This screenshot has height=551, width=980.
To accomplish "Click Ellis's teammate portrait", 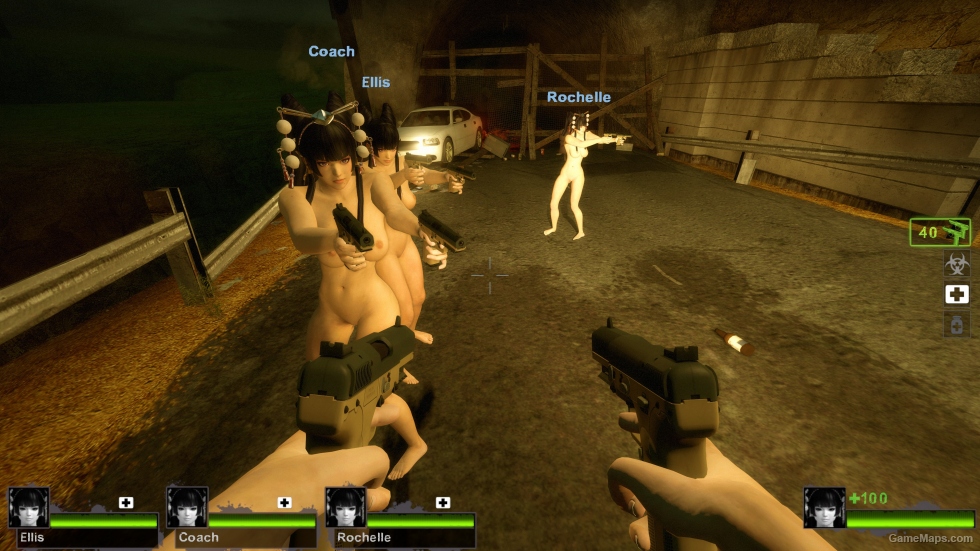I will pyautogui.click(x=28, y=507).
